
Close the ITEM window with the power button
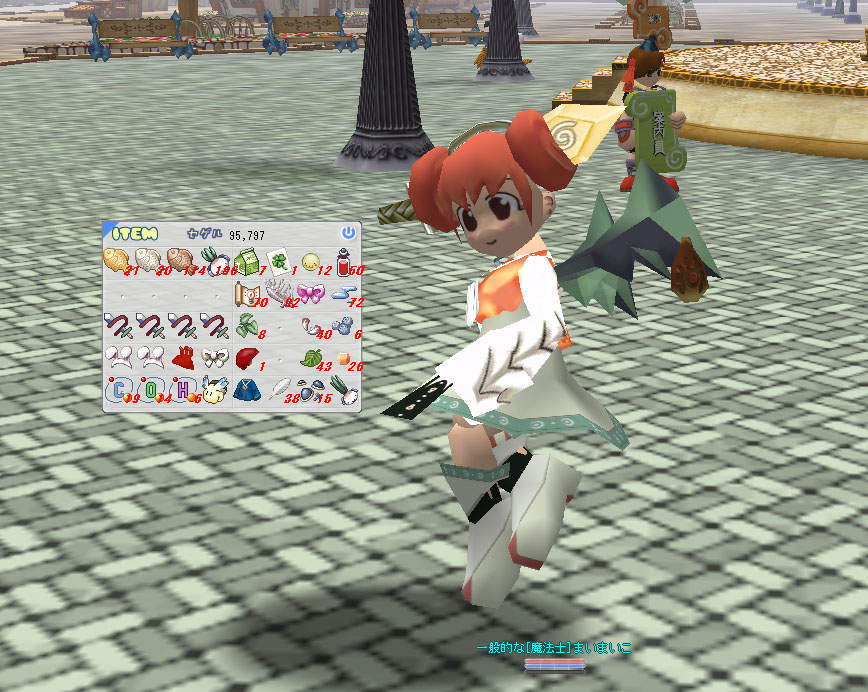tap(348, 232)
